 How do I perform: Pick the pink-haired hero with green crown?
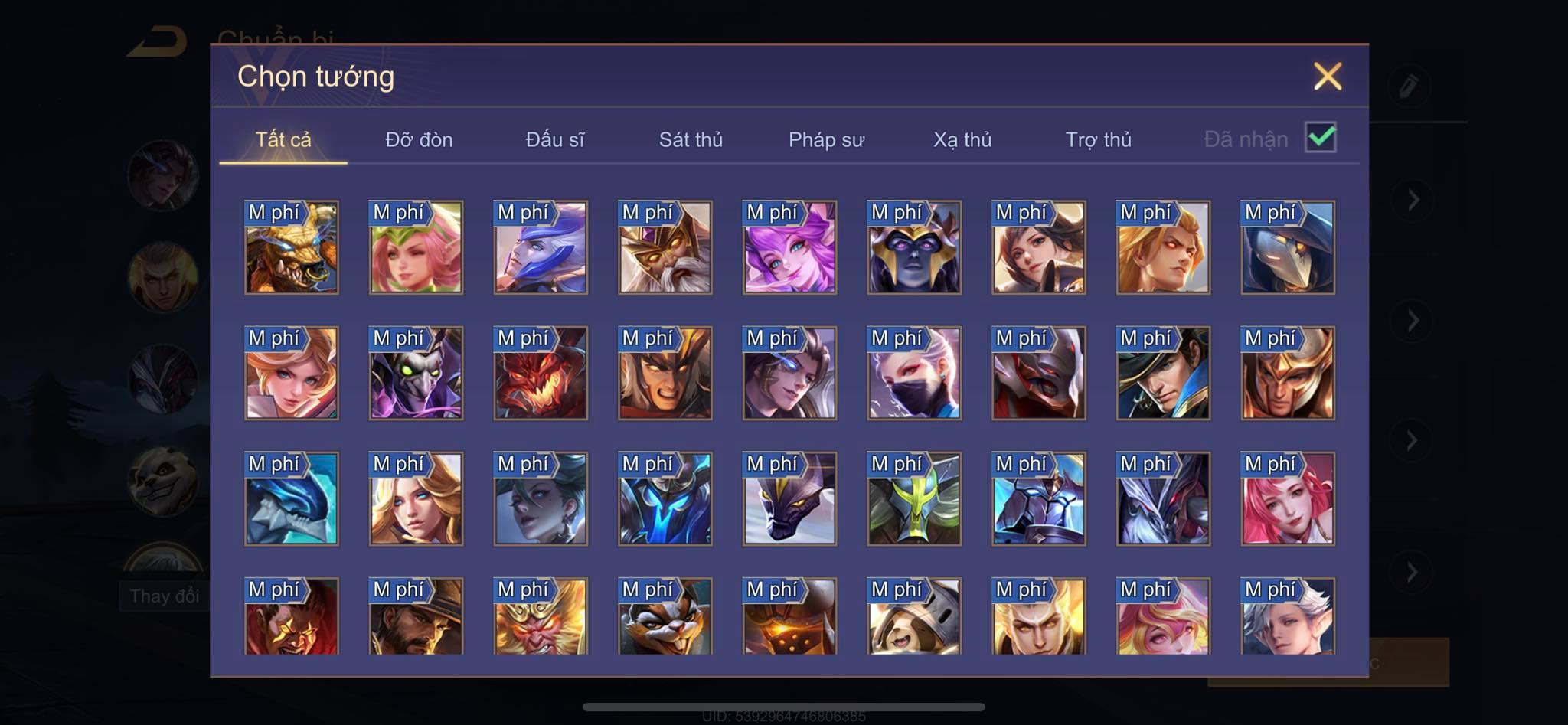416,247
